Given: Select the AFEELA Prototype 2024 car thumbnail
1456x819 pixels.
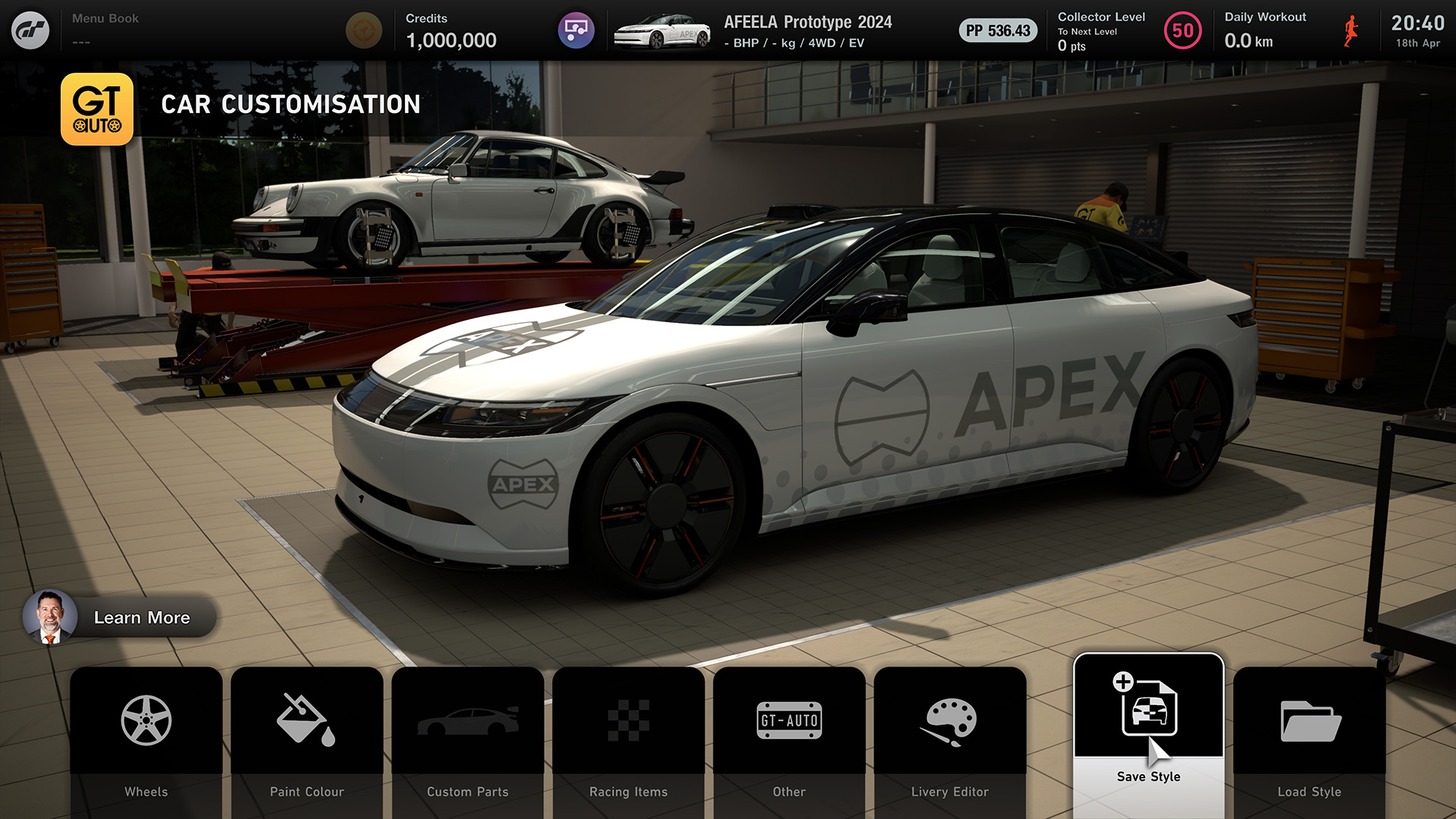Looking at the screenshot, I should pyautogui.click(x=662, y=31).
